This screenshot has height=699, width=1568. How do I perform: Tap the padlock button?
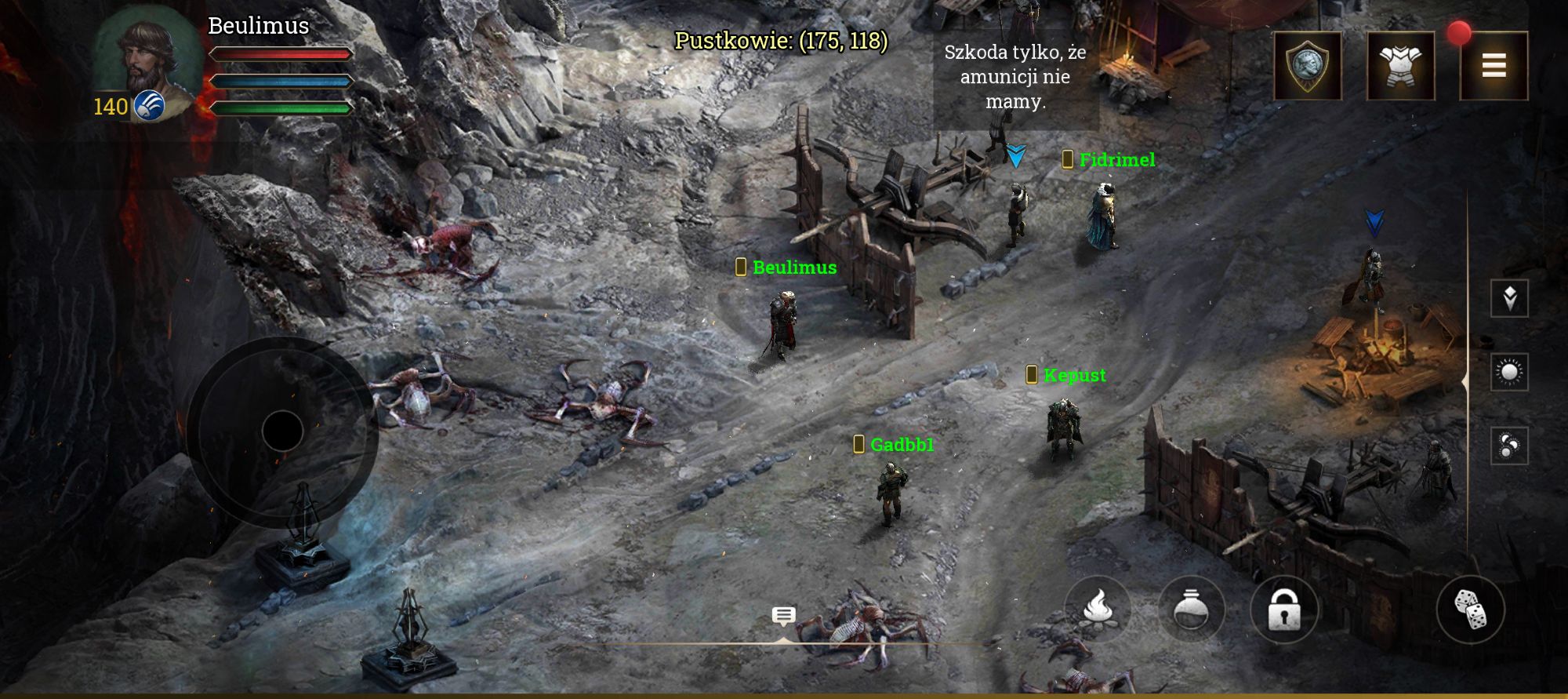[x=1284, y=610]
